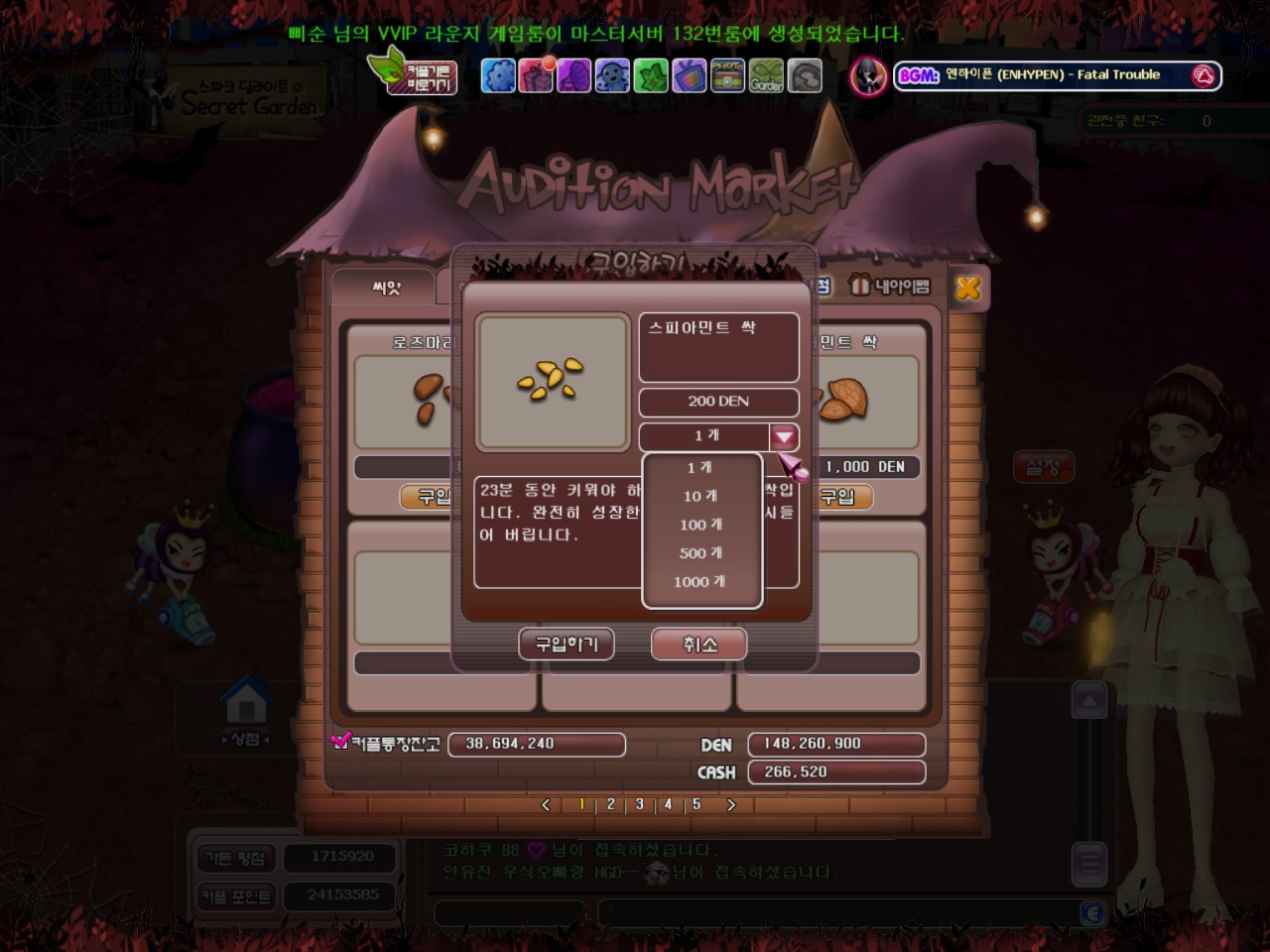Pick 1000 개 quantity option

click(x=700, y=582)
